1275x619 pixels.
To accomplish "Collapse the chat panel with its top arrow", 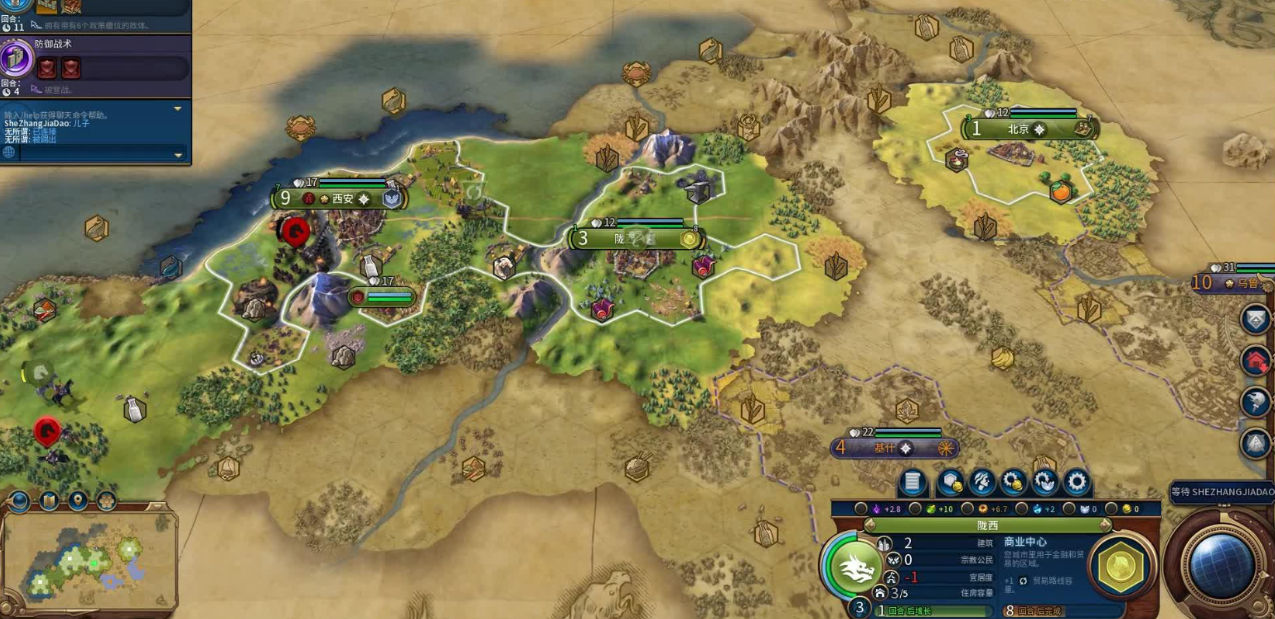I will pos(178,108).
